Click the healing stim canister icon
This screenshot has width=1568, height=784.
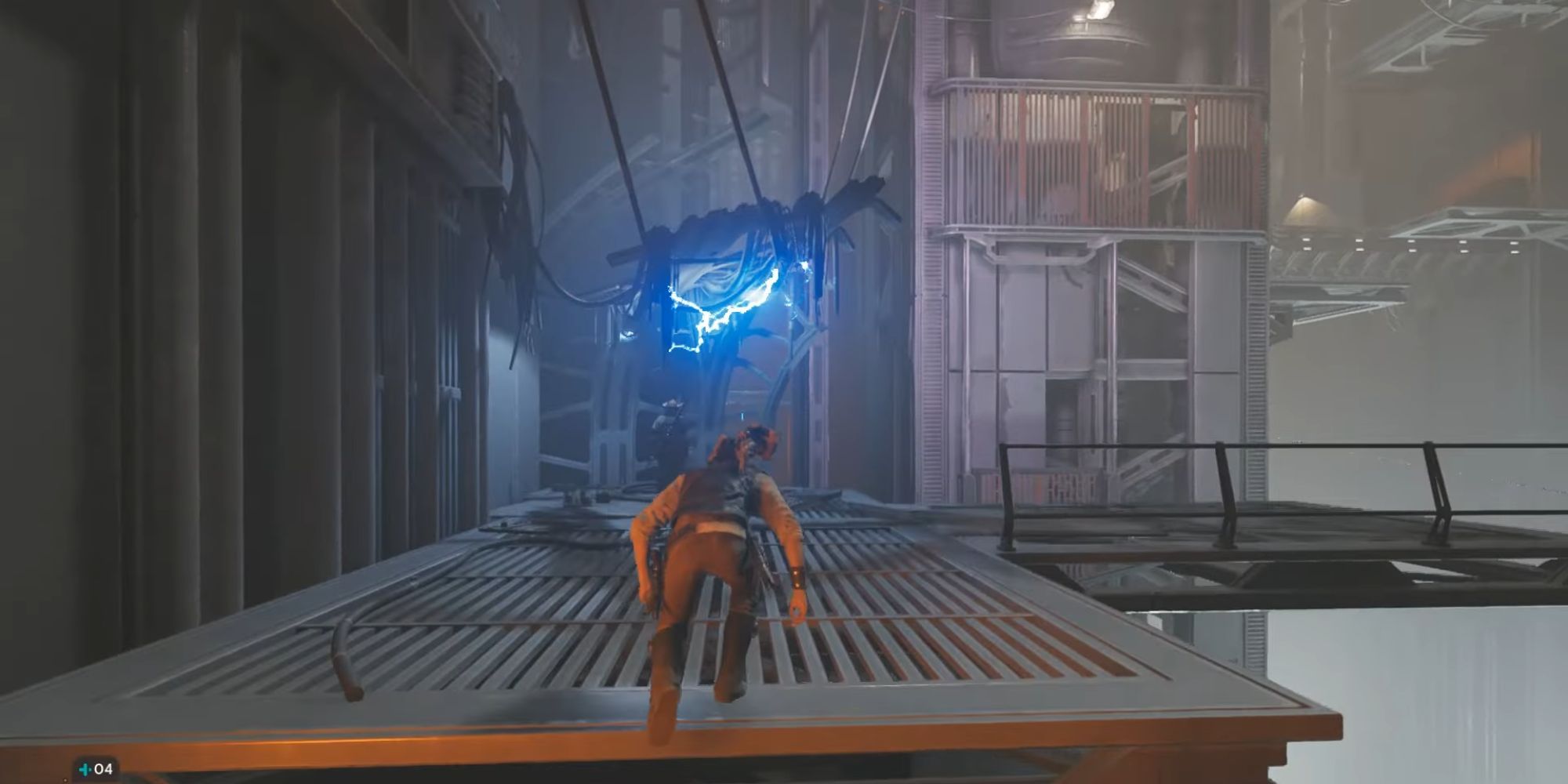click(x=85, y=769)
